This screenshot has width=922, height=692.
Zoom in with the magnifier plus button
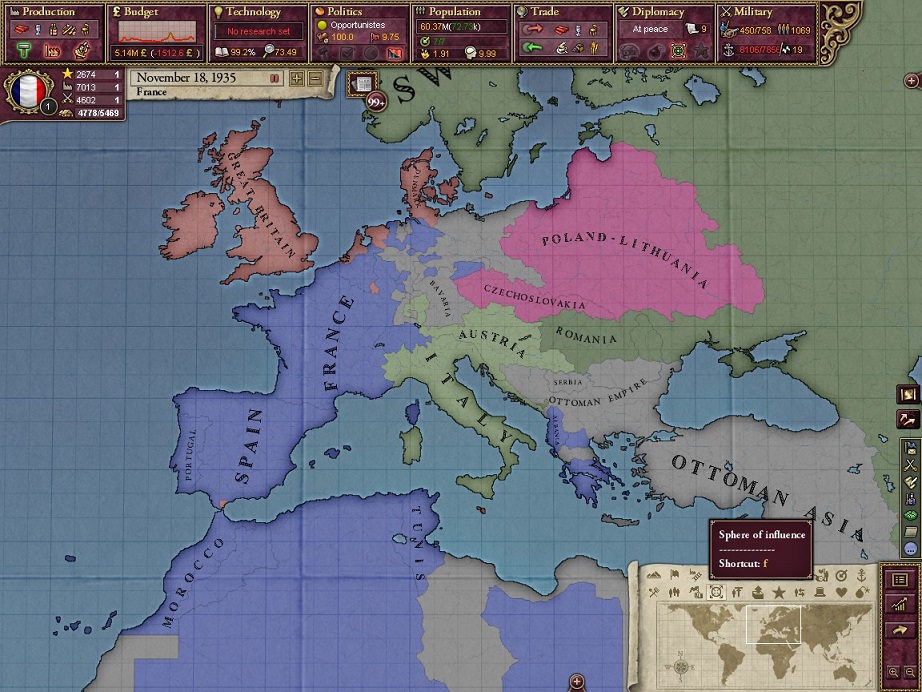click(893, 673)
